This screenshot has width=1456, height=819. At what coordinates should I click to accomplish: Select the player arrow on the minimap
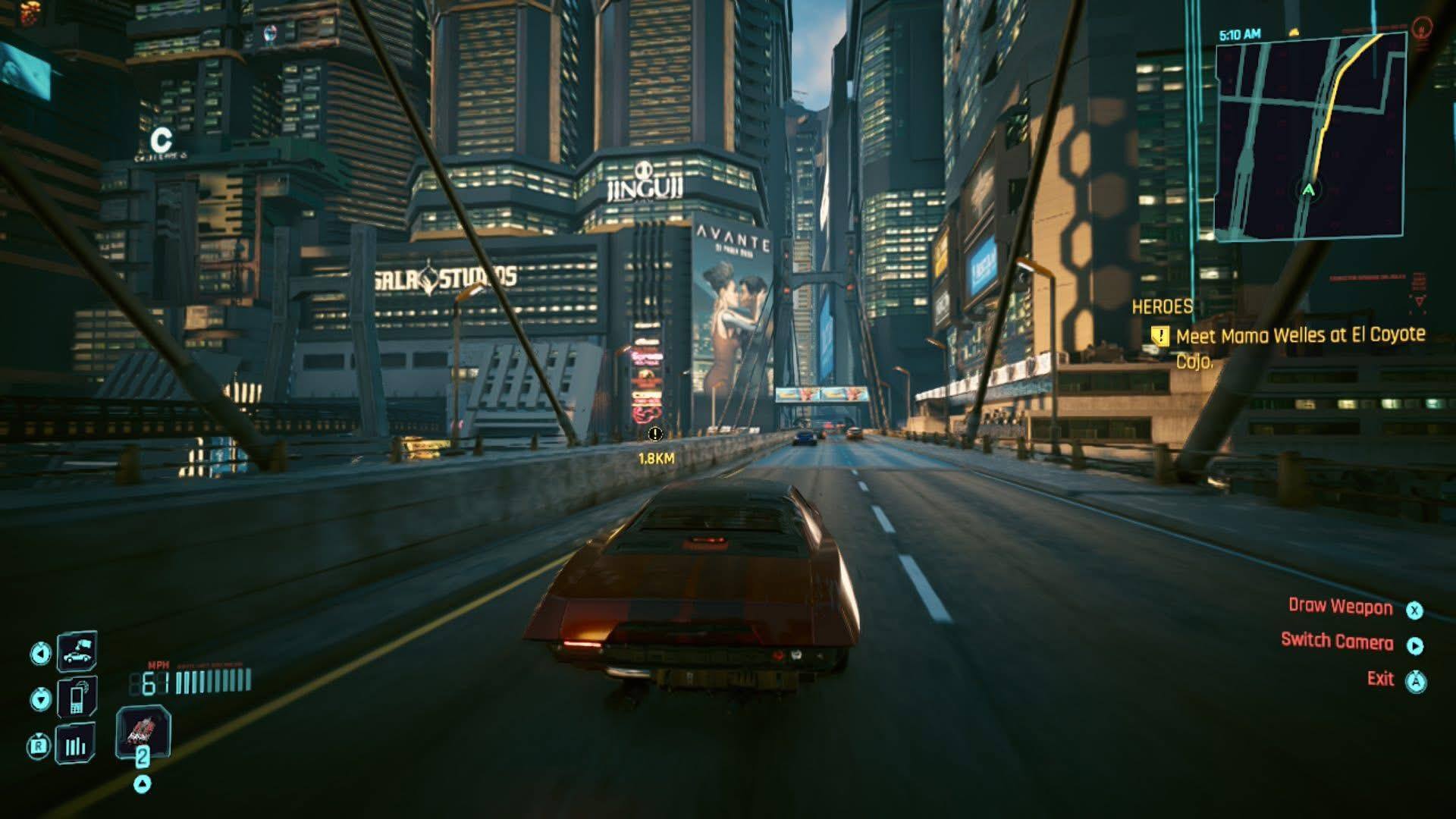tap(1308, 190)
